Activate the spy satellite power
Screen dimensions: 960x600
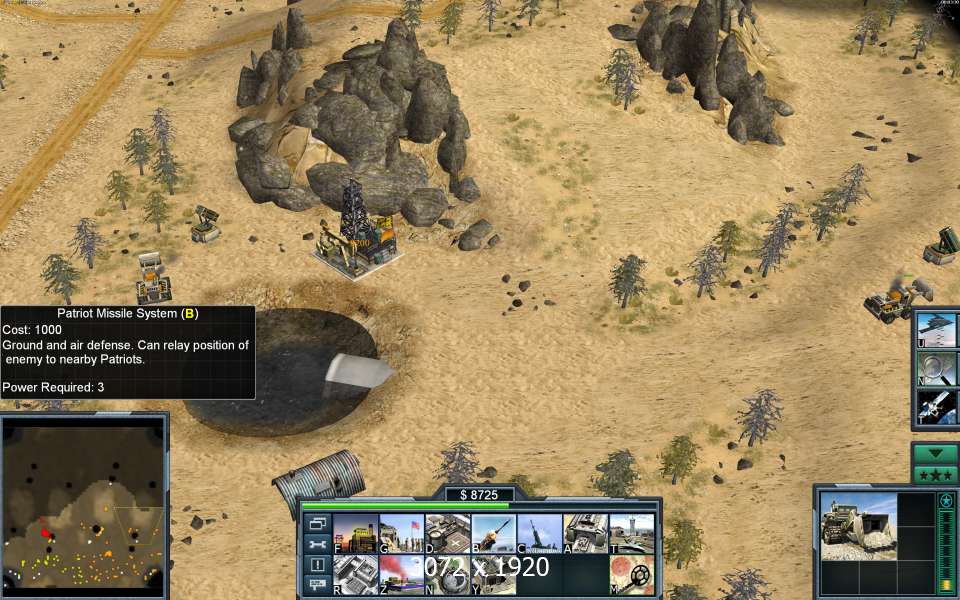pyautogui.click(x=938, y=406)
